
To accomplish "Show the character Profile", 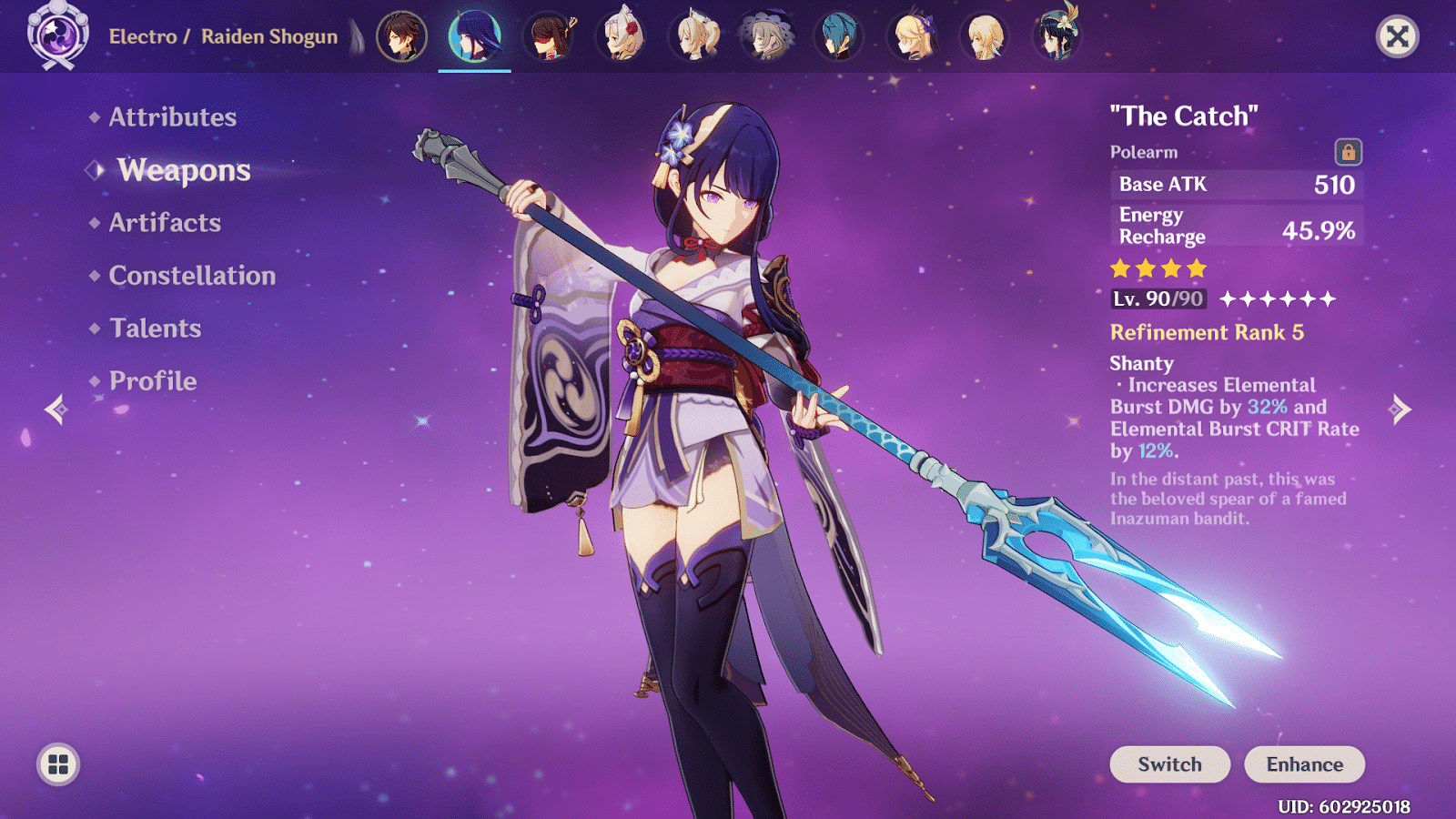I will [x=153, y=381].
